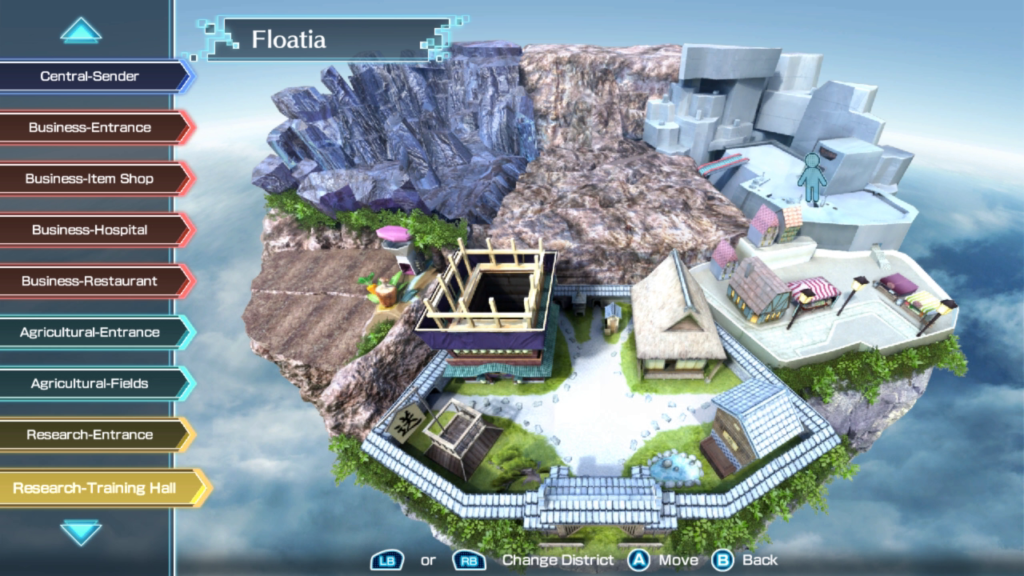Image resolution: width=1024 pixels, height=576 pixels.
Task: Click the up arrow above the list
Action: click(81, 31)
